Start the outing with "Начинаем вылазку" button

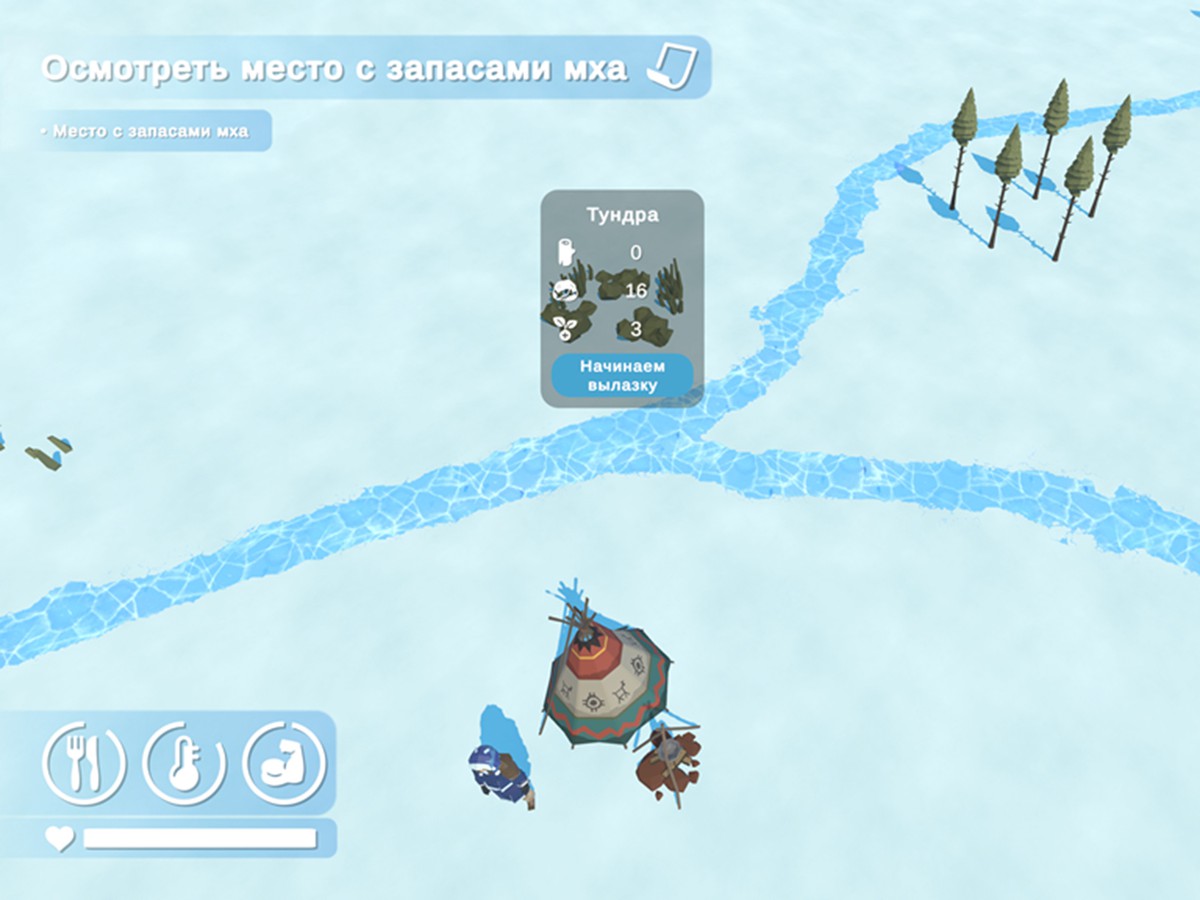pyautogui.click(x=622, y=375)
